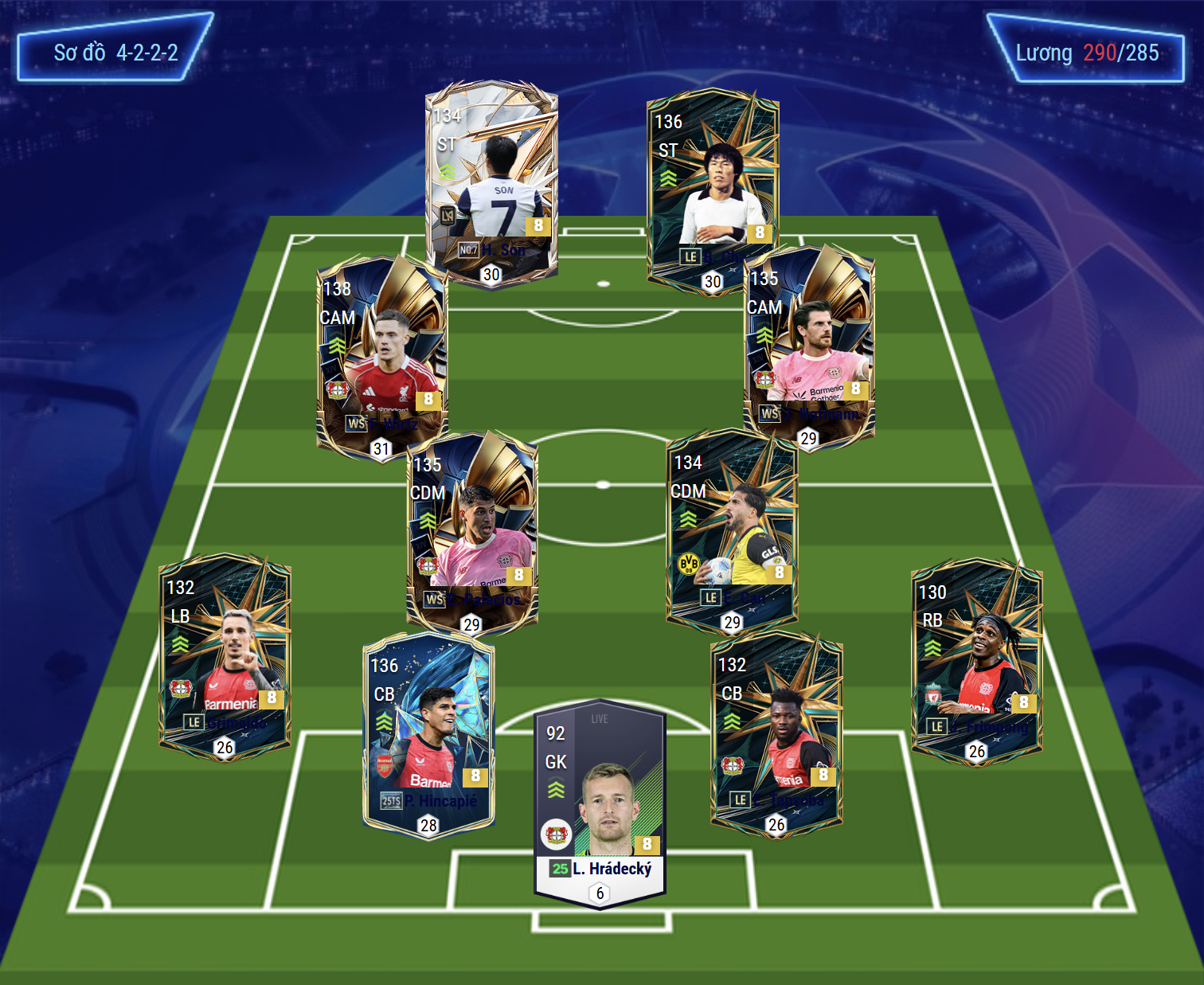Select the 134 CDM Dortmund player card

(732, 530)
